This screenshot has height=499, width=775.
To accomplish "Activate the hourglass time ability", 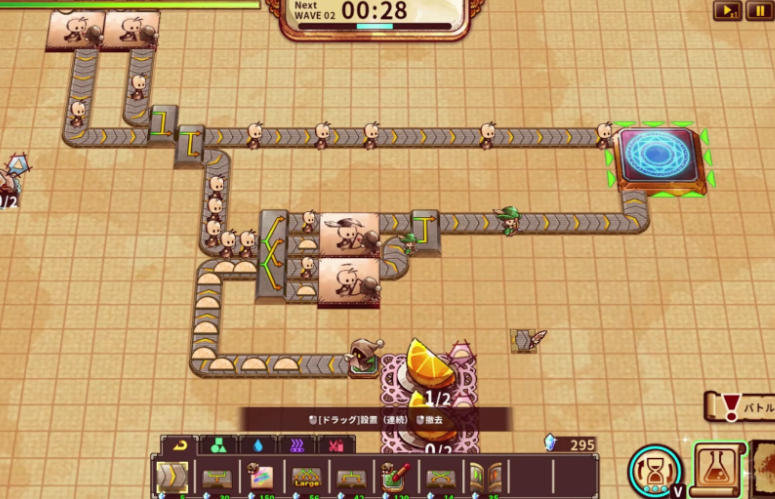I will pyautogui.click(x=655, y=469).
